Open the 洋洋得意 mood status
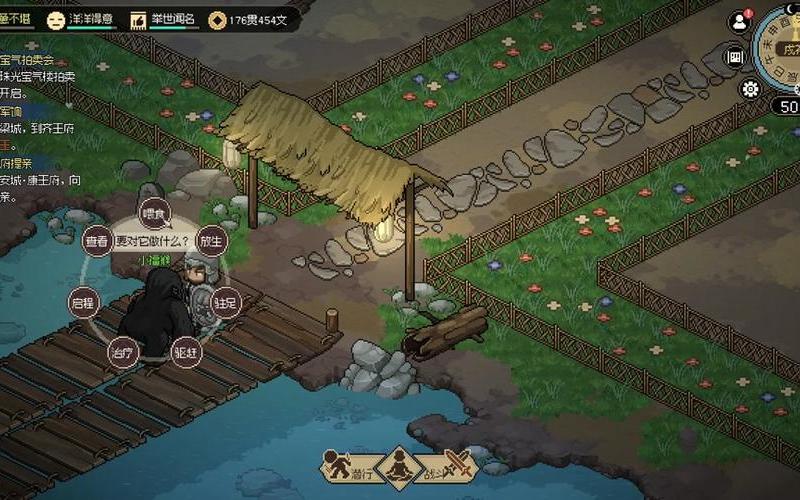800x500 pixels. (x=85, y=18)
